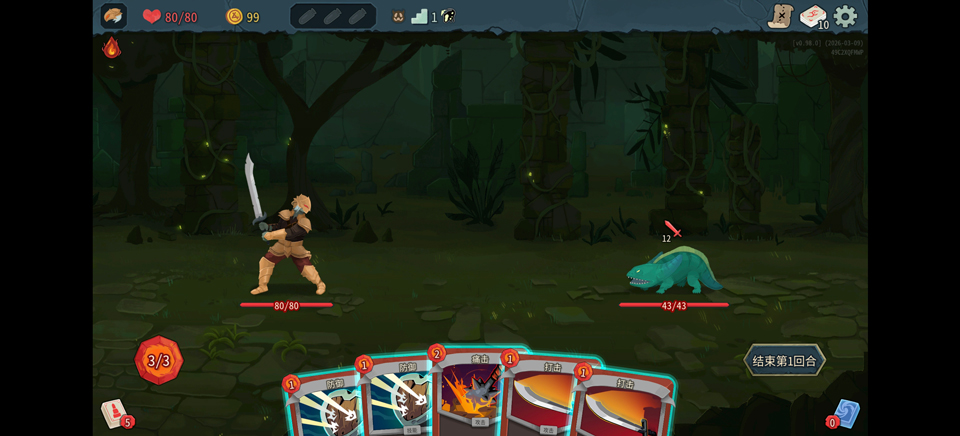Inspect the red flame relic icon

click(x=112, y=48)
